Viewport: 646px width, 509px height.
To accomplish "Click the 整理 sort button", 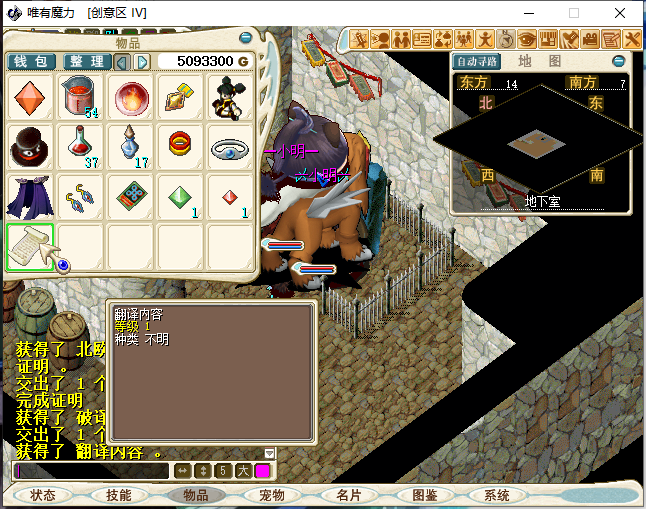I will [x=86, y=62].
